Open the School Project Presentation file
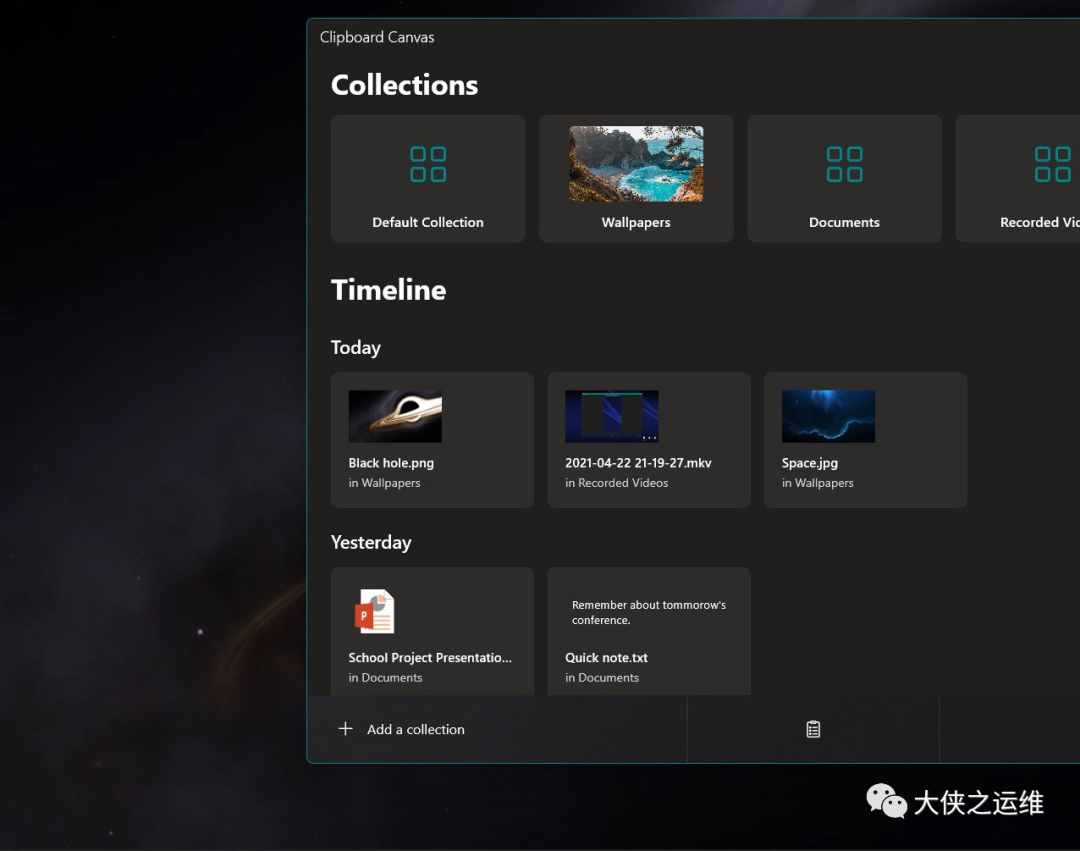The height and width of the screenshot is (851, 1080). tap(432, 632)
